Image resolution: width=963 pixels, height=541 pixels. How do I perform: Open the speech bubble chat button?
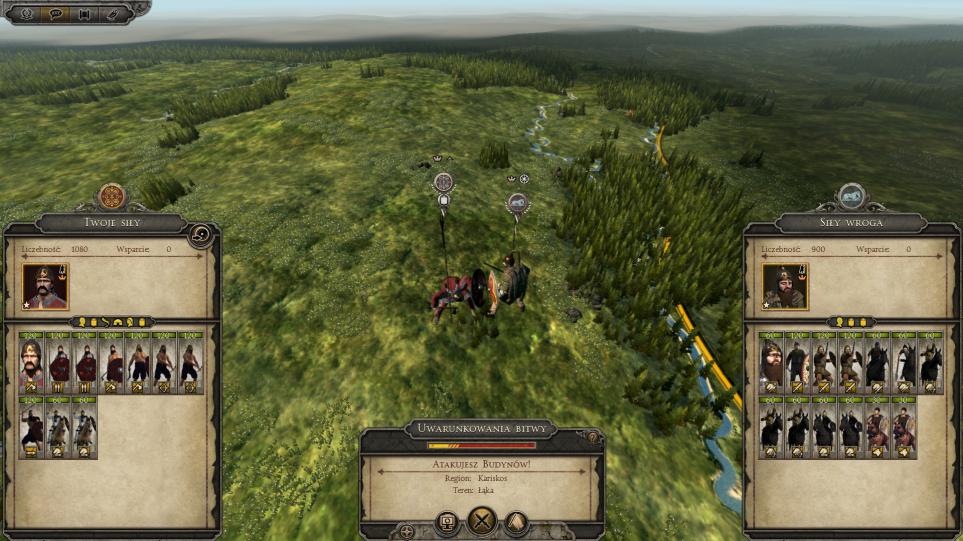tap(56, 14)
